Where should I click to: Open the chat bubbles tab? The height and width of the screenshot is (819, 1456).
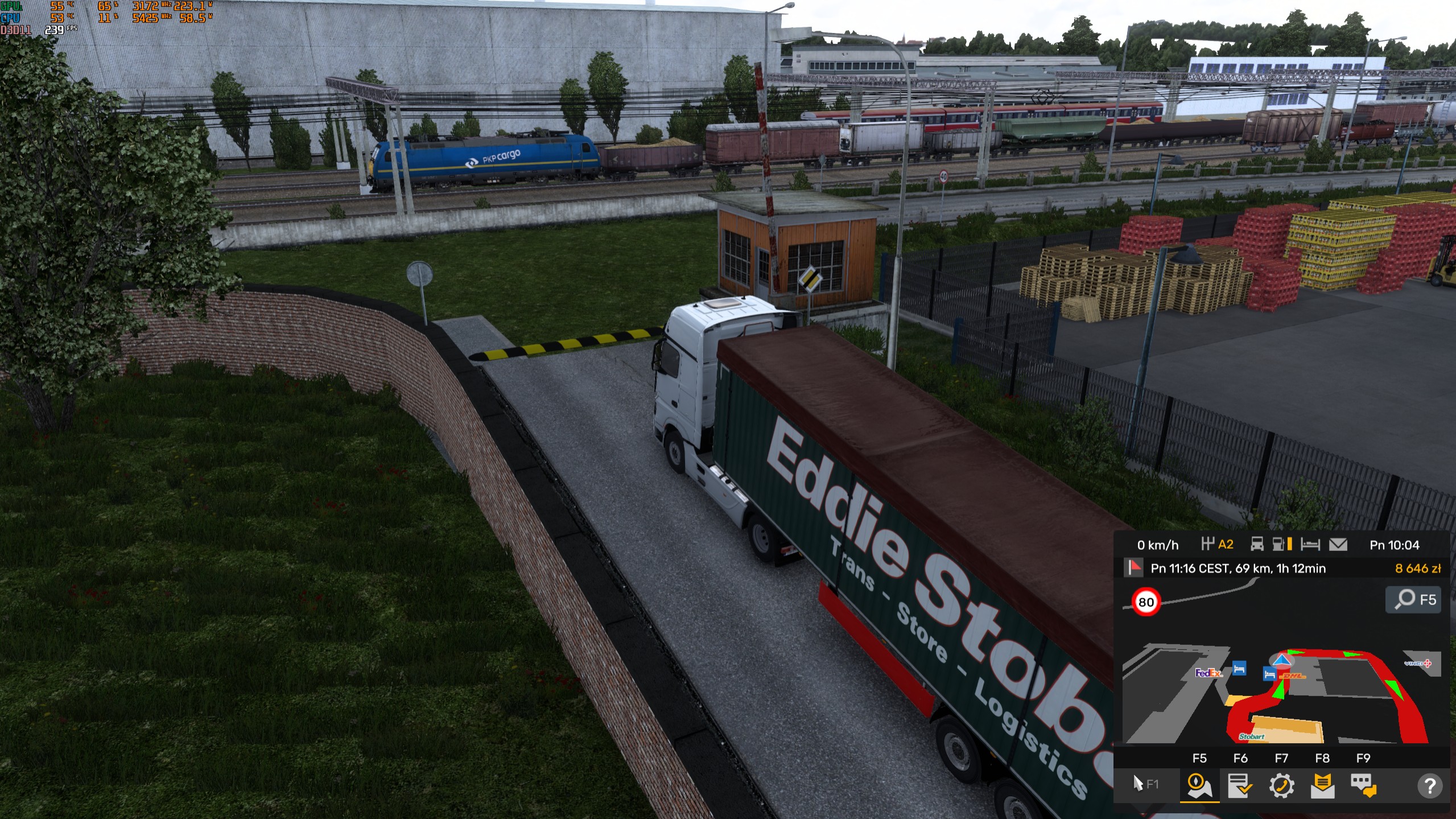tap(1363, 785)
